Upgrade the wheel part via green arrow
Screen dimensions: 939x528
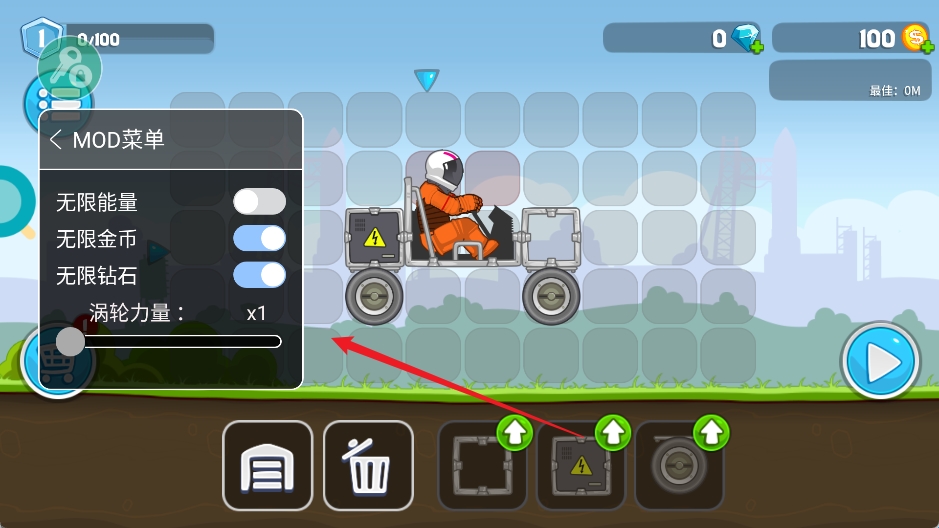711,433
